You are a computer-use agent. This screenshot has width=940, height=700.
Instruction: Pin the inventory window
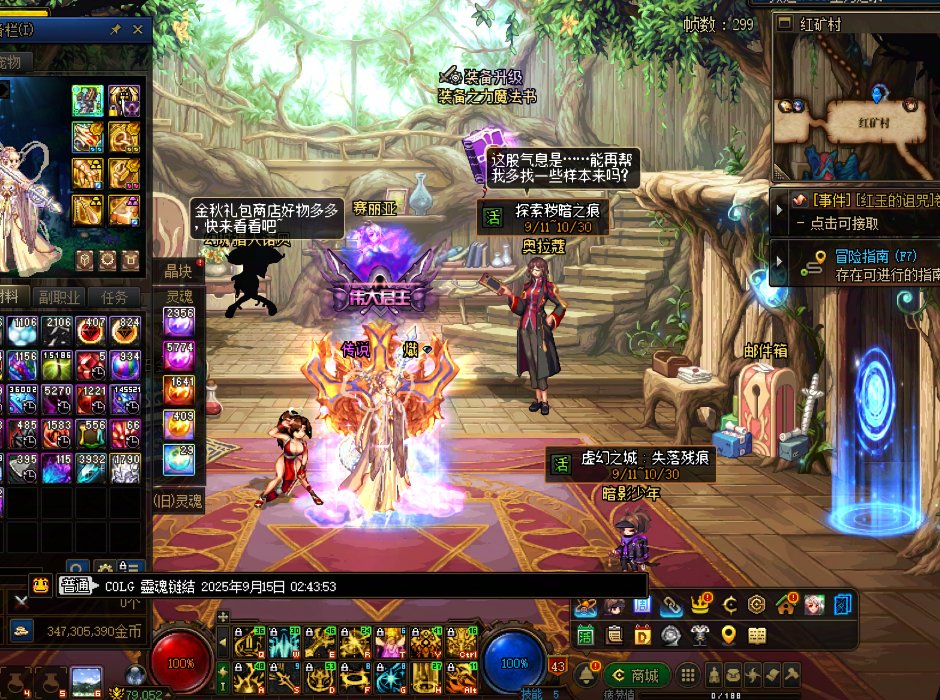116,31
